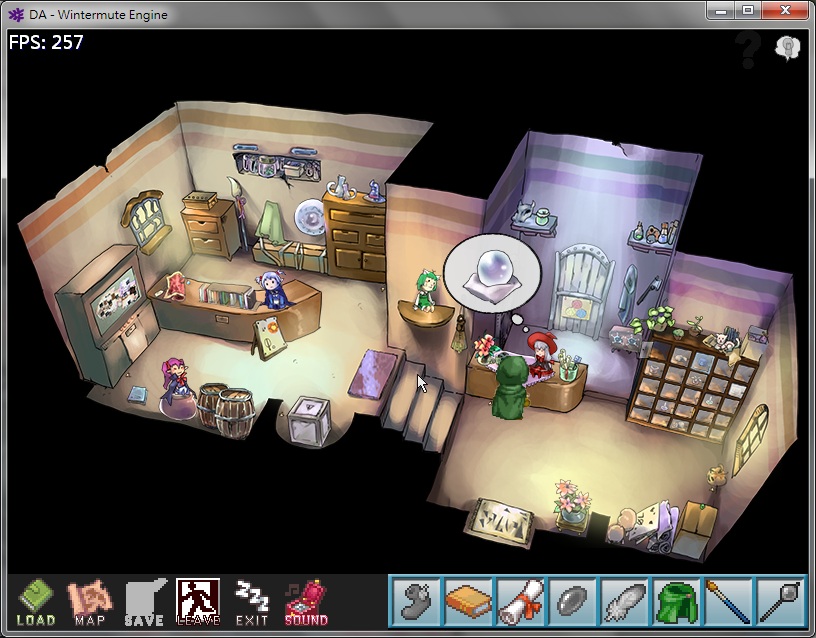
Task: Choose the grey feather inventory item
Action: pyautogui.click(x=623, y=601)
